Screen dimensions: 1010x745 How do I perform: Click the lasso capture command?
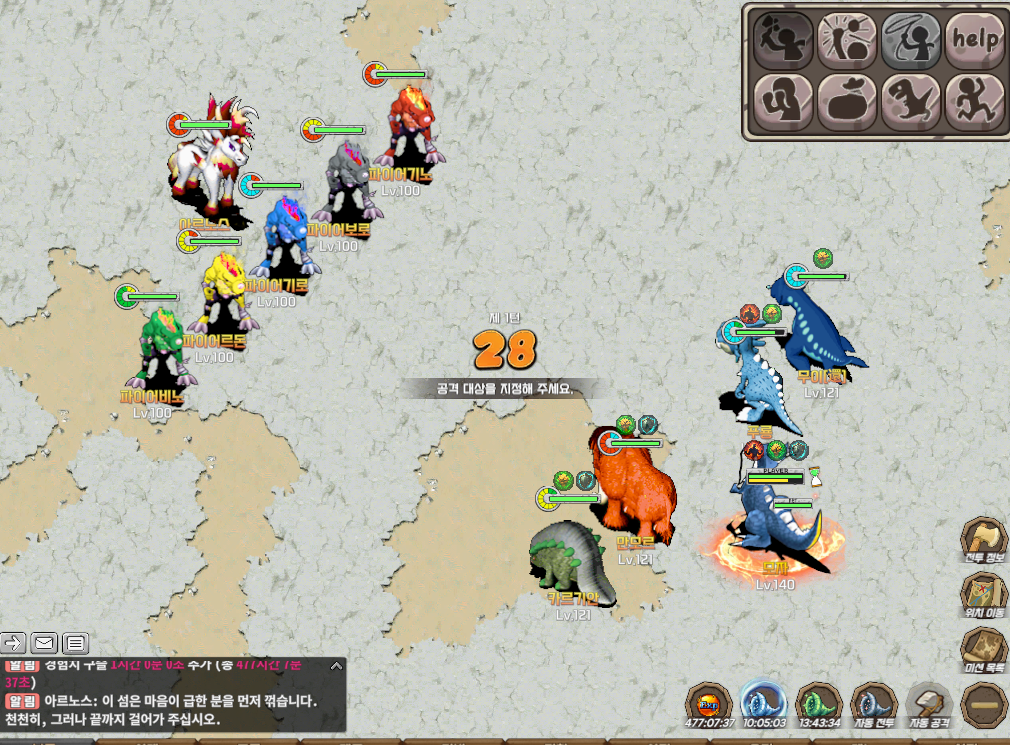(911, 39)
